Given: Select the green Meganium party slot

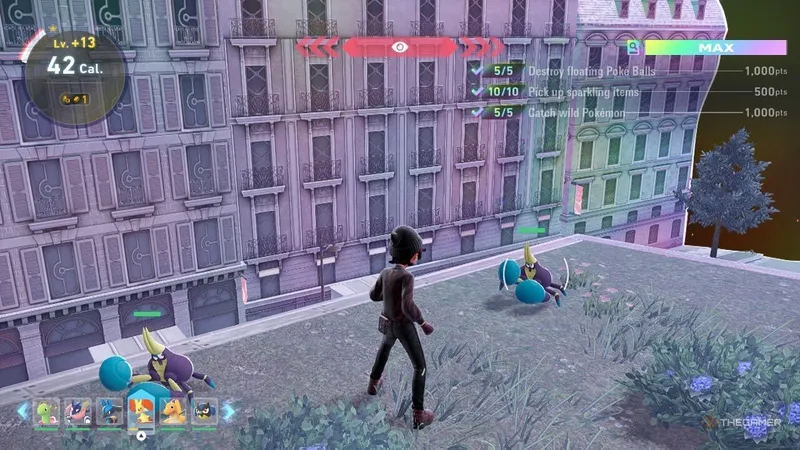Looking at the screenshot, I should coord(47,411).
